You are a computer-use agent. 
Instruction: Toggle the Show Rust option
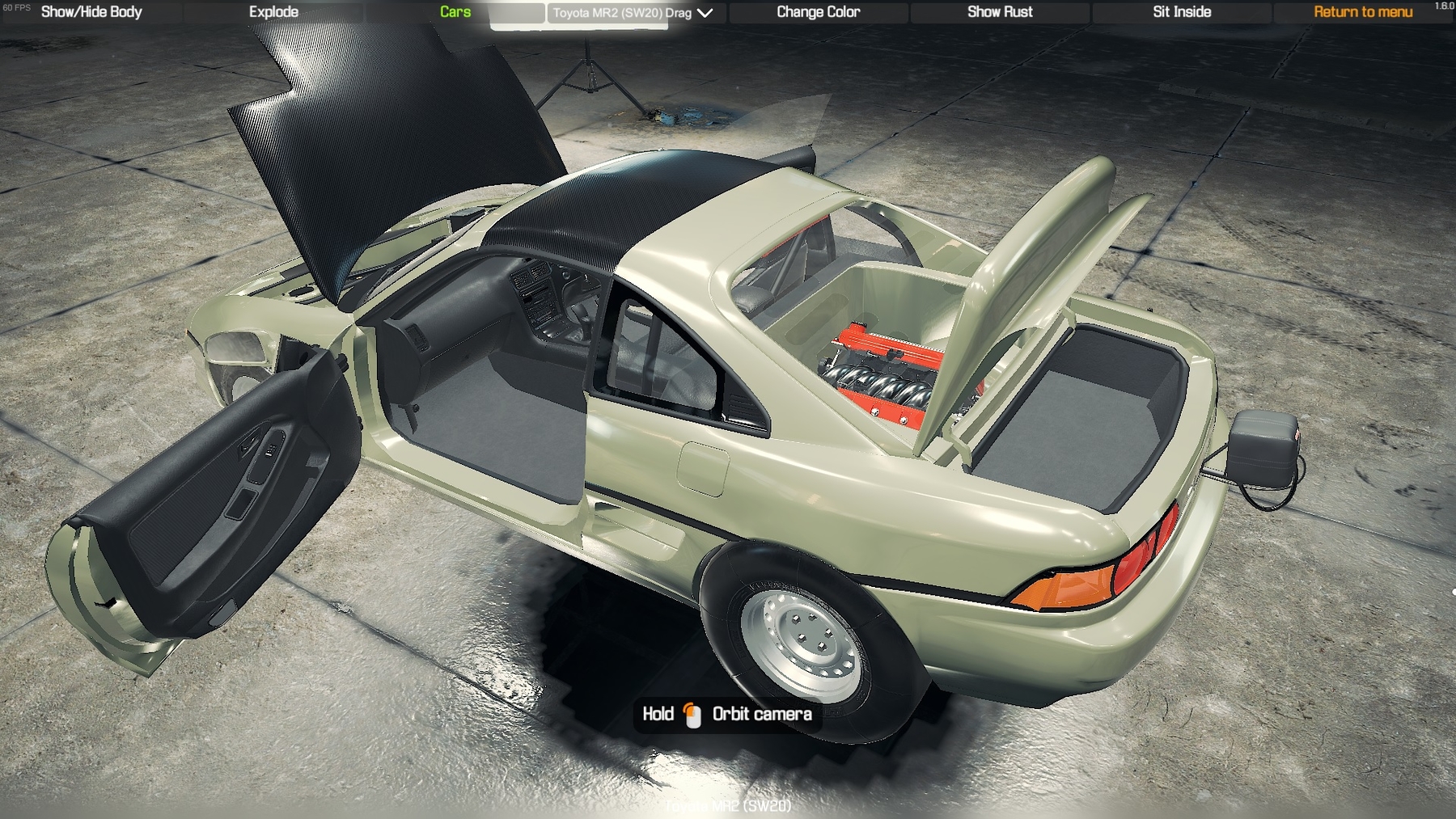1000,12
